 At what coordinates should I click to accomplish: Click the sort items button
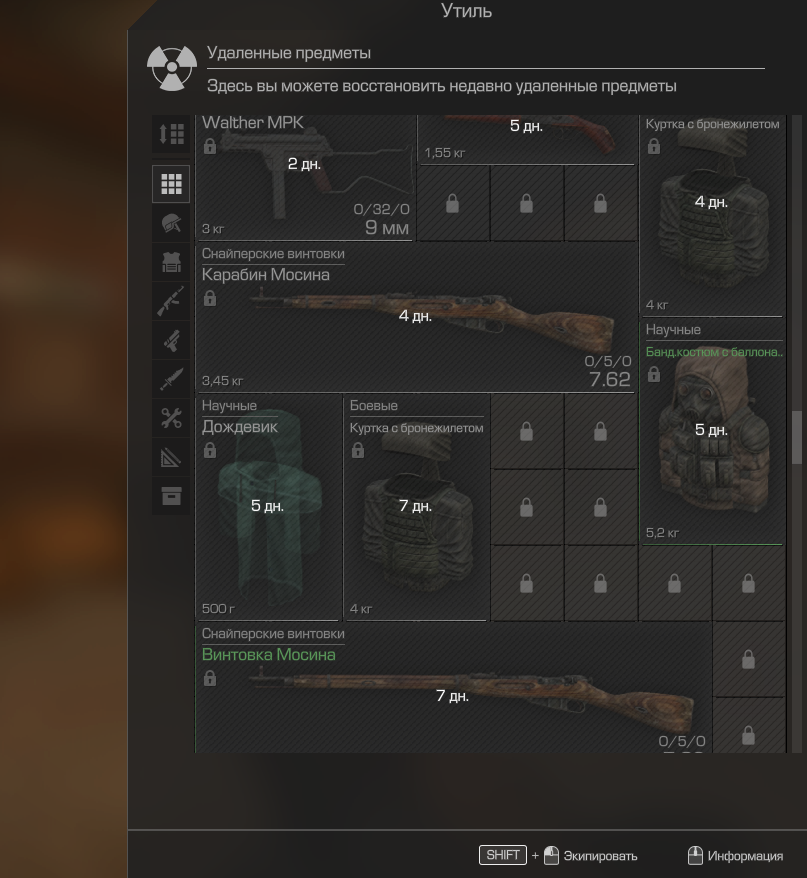(x=171, y=134)
